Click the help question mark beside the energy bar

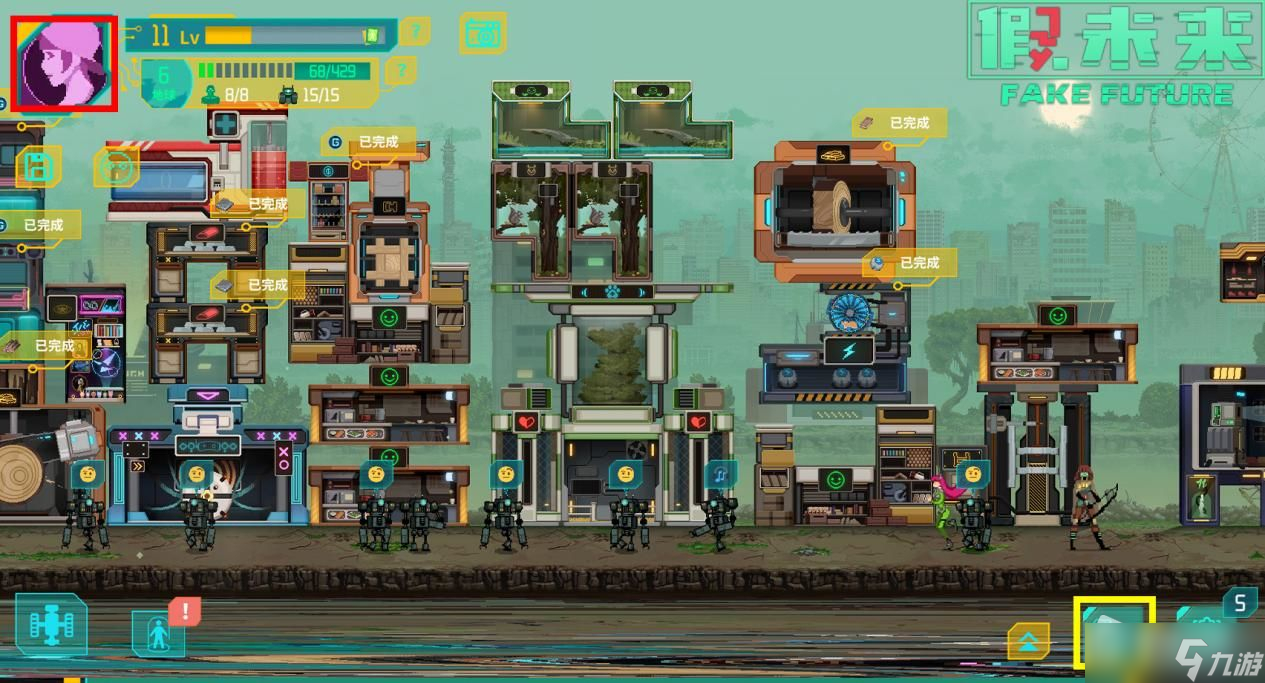click(x=400, y=70)
